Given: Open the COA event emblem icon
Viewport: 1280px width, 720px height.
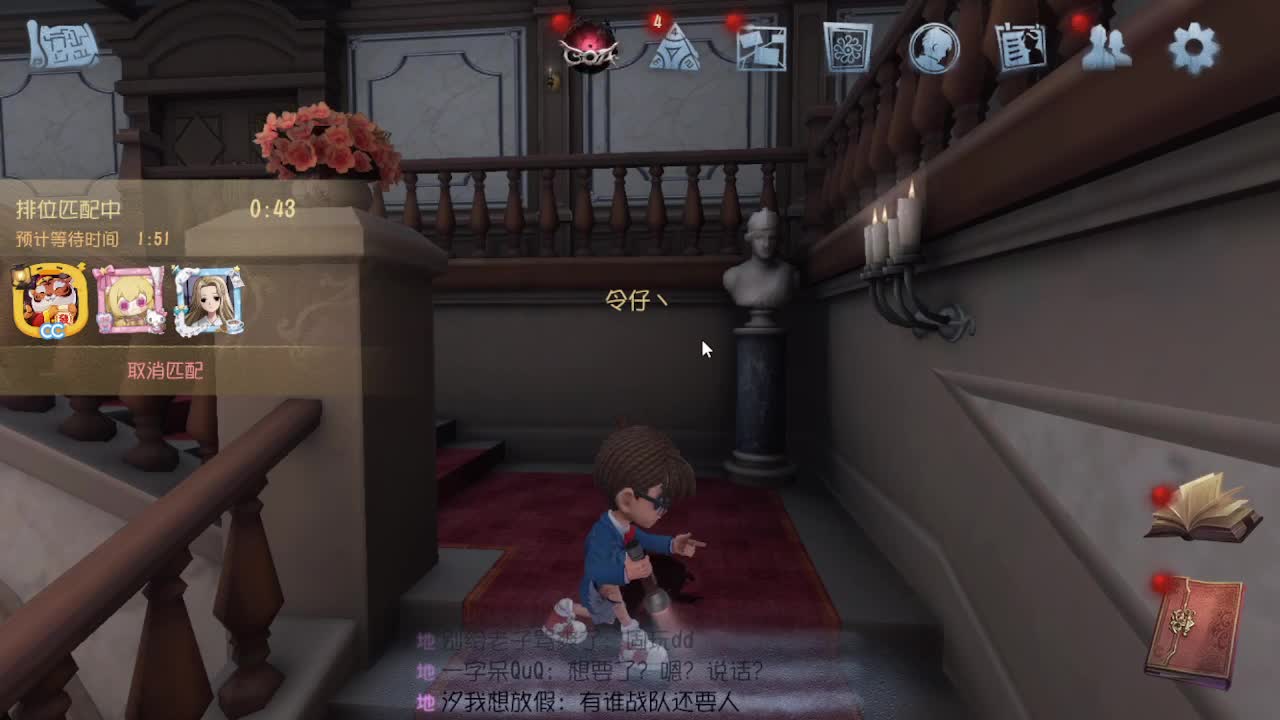Looking at the screenshot, I should click(588, 50).
